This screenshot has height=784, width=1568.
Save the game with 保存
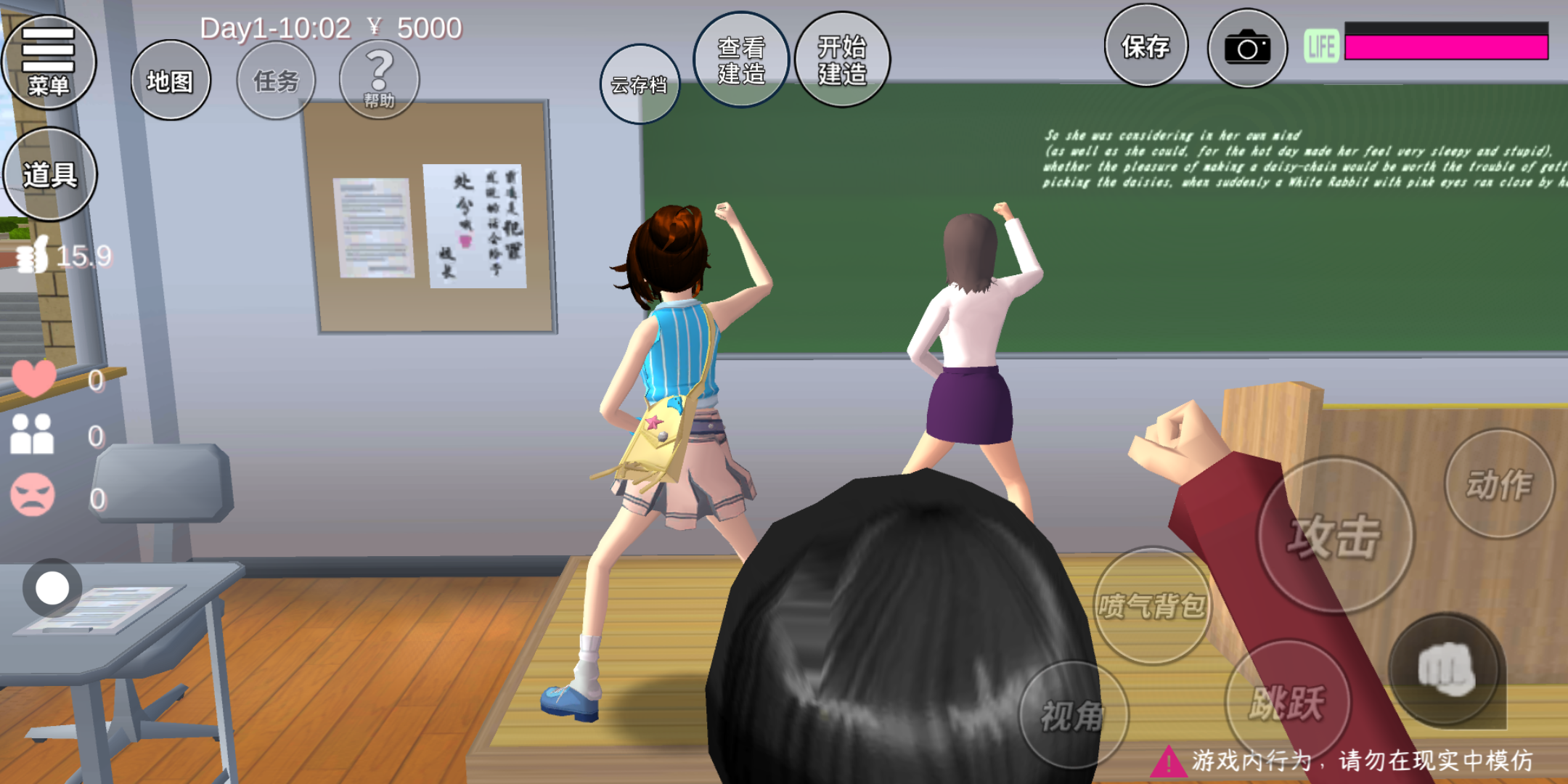pos(1146,46)
